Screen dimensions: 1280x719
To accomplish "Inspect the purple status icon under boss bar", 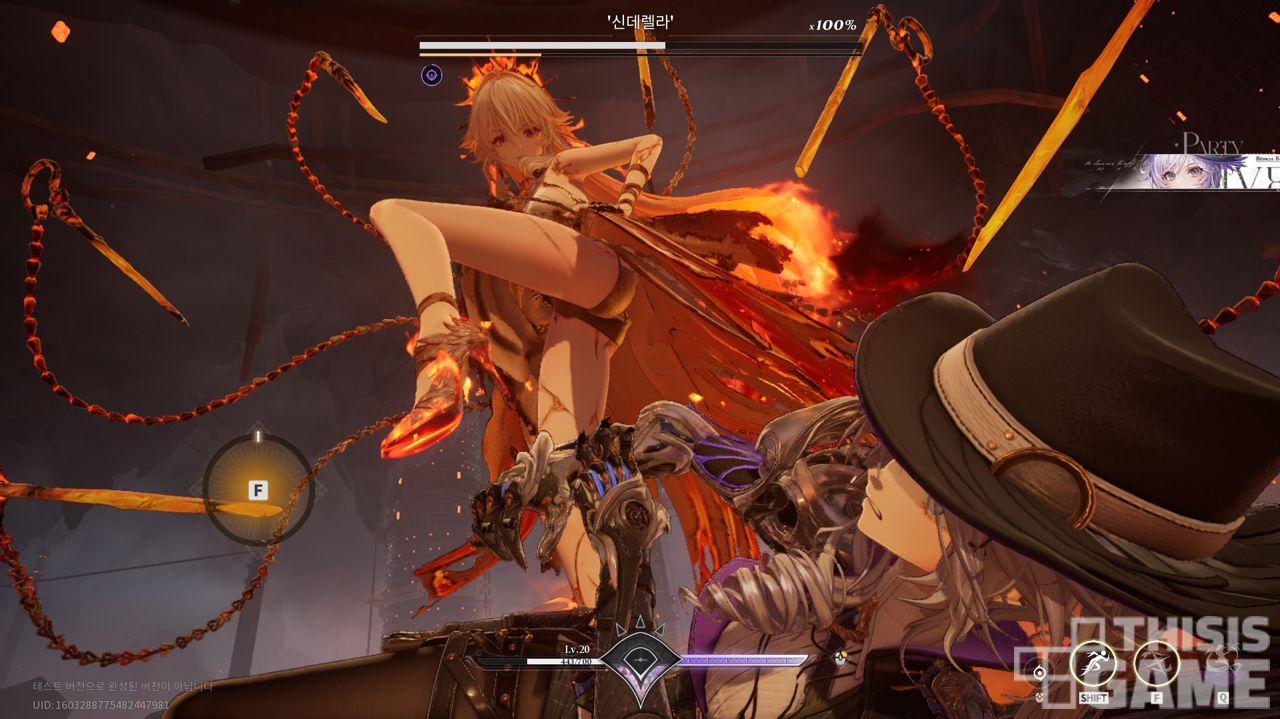I will pyautogui.click(x=432, y=74).
